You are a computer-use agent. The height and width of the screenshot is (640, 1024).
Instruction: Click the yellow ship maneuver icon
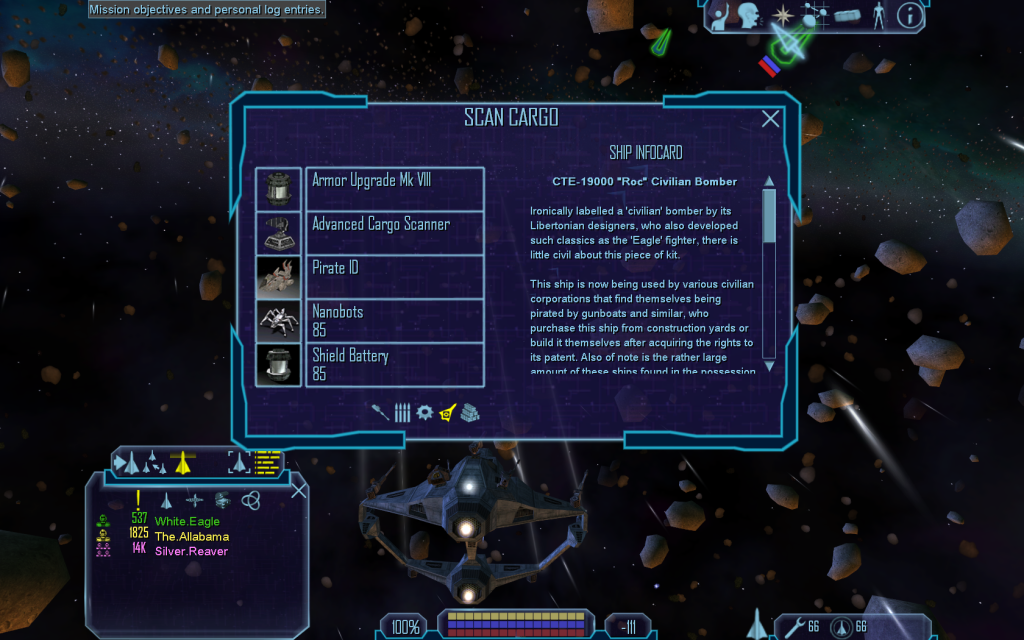[x=182, y=462]
